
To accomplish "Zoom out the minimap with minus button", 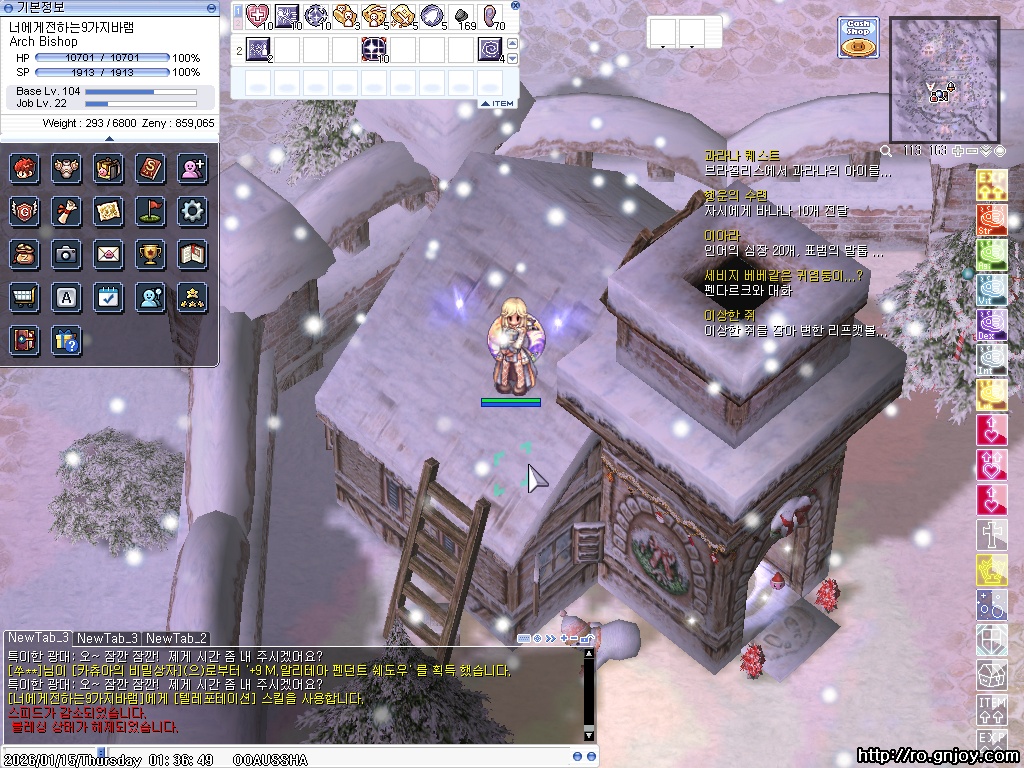I will click(x=972, y=151).
